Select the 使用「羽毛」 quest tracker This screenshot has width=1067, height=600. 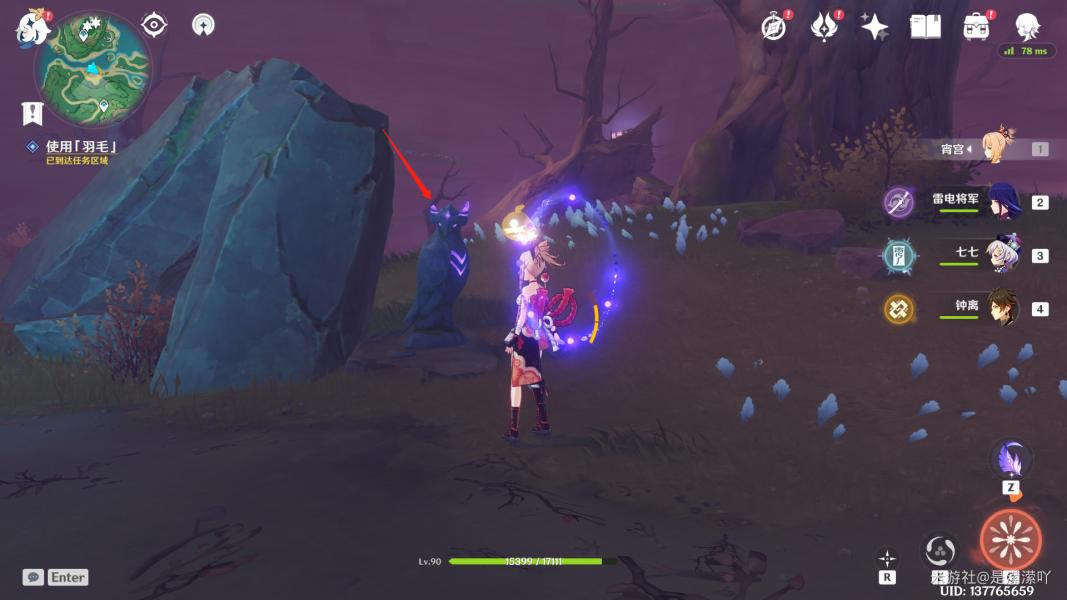click(x=80, y=147)
